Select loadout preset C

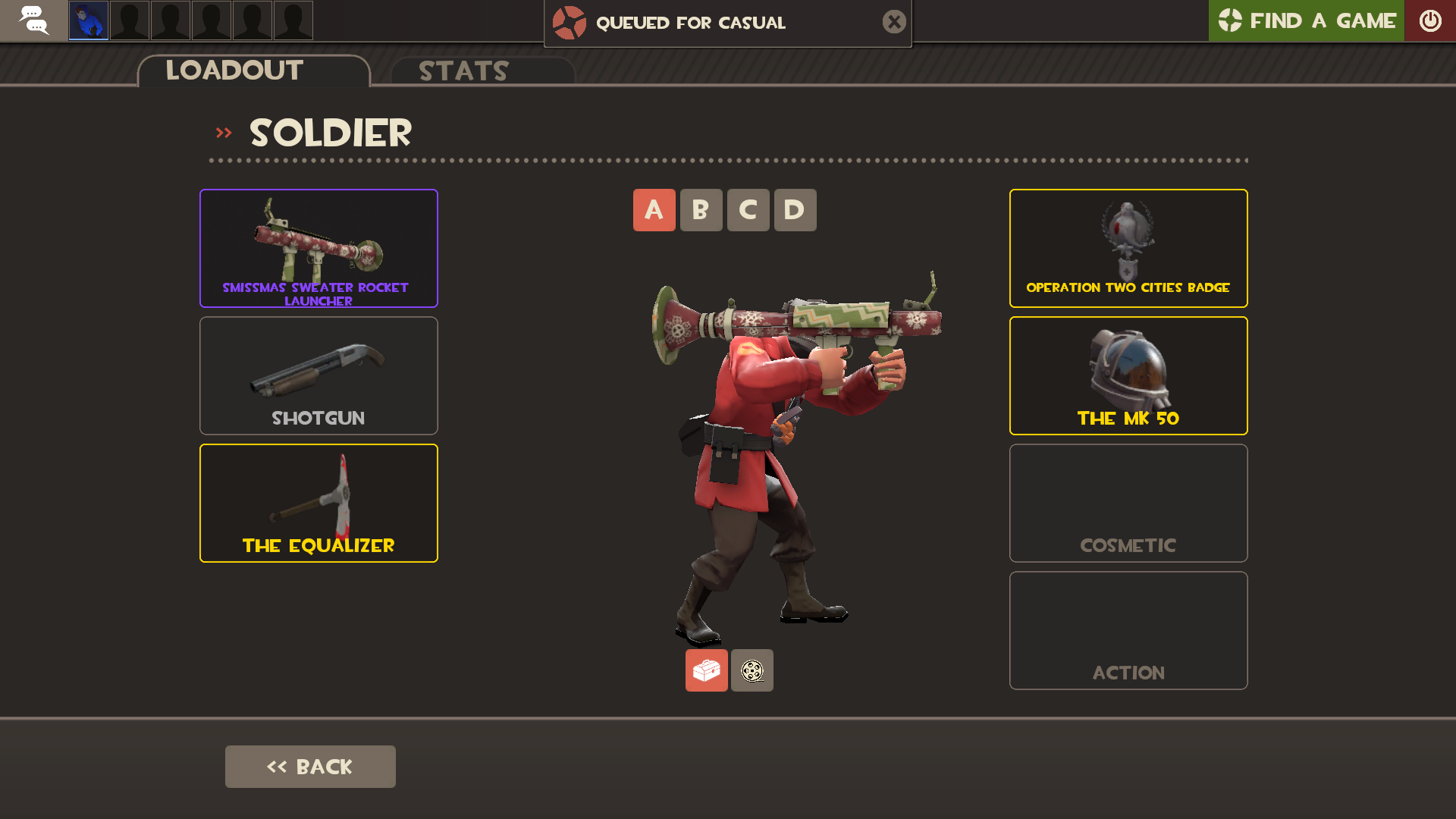748,210
